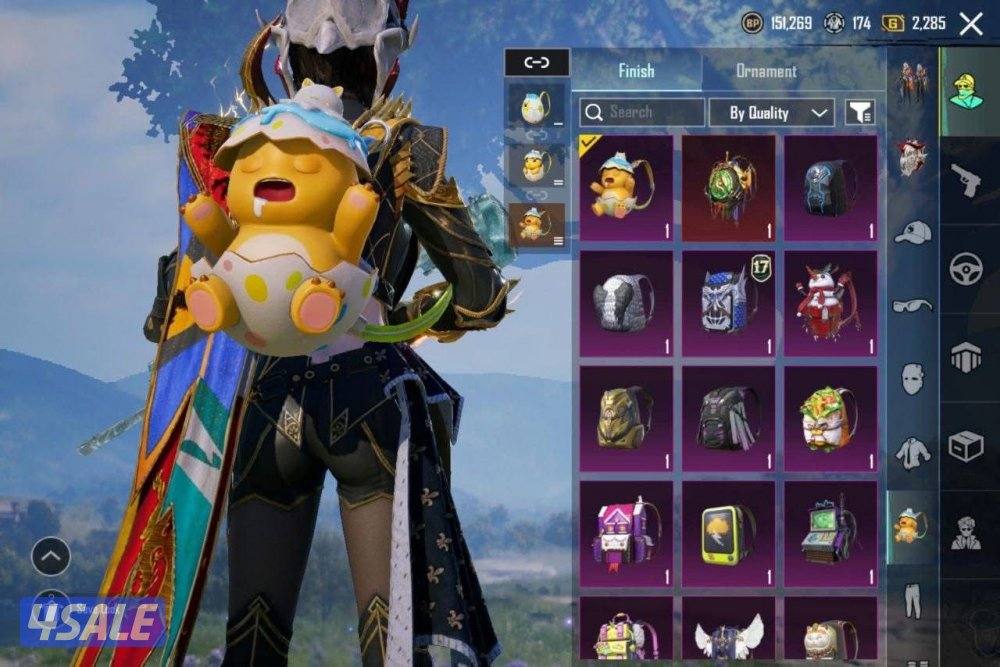This screenshot has height=667, width=1000.
Task: Choose the yellow weather phone backpack
Action: [728, 533]
